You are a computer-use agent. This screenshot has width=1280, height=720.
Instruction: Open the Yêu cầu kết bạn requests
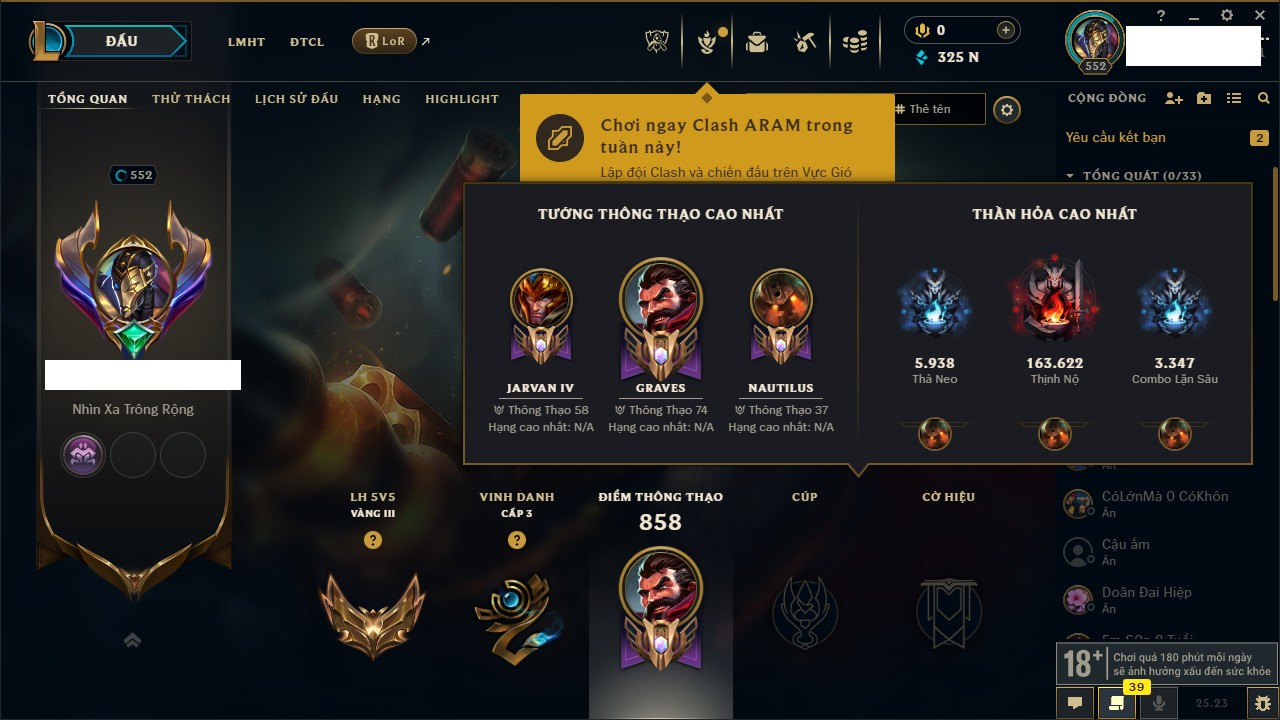[x=1115, y=137]
